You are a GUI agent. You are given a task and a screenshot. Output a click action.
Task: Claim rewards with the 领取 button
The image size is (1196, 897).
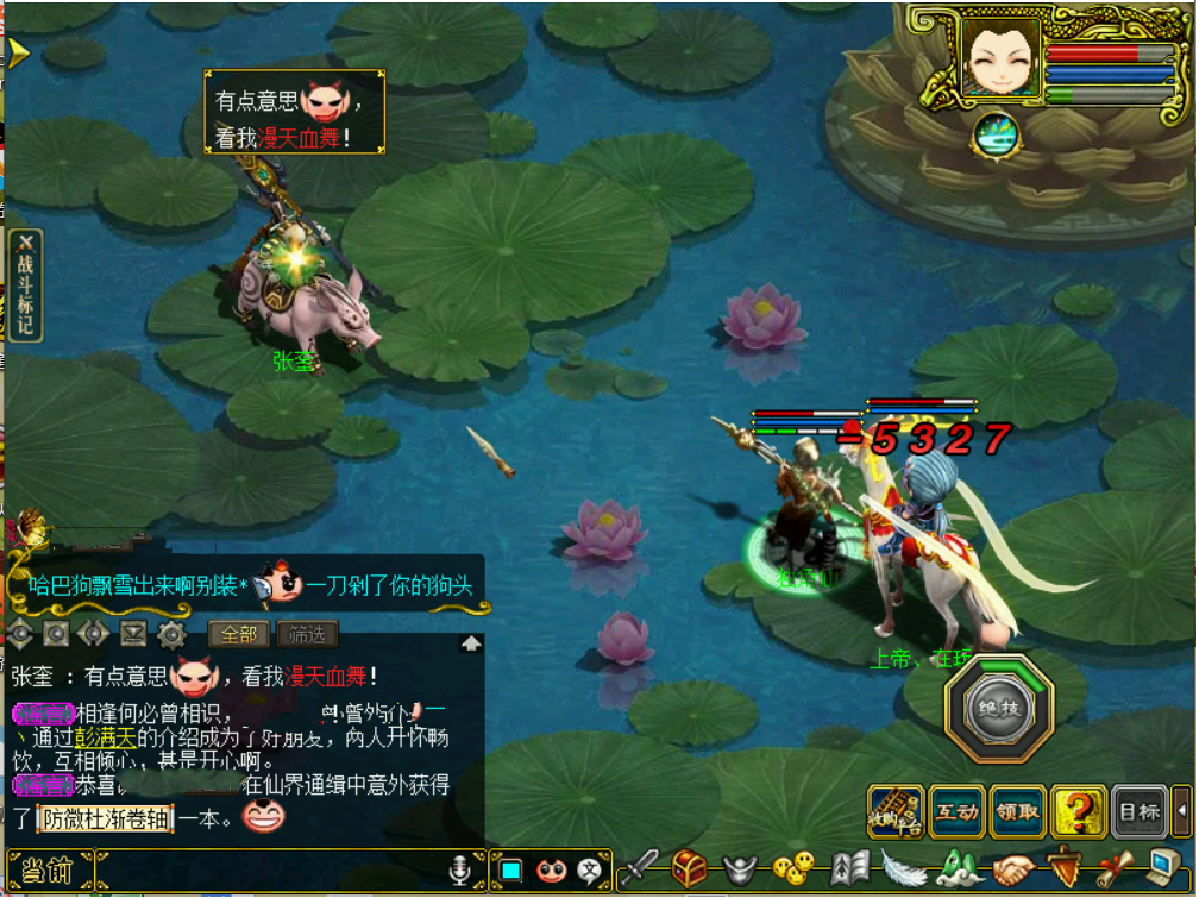point(1017,812)
